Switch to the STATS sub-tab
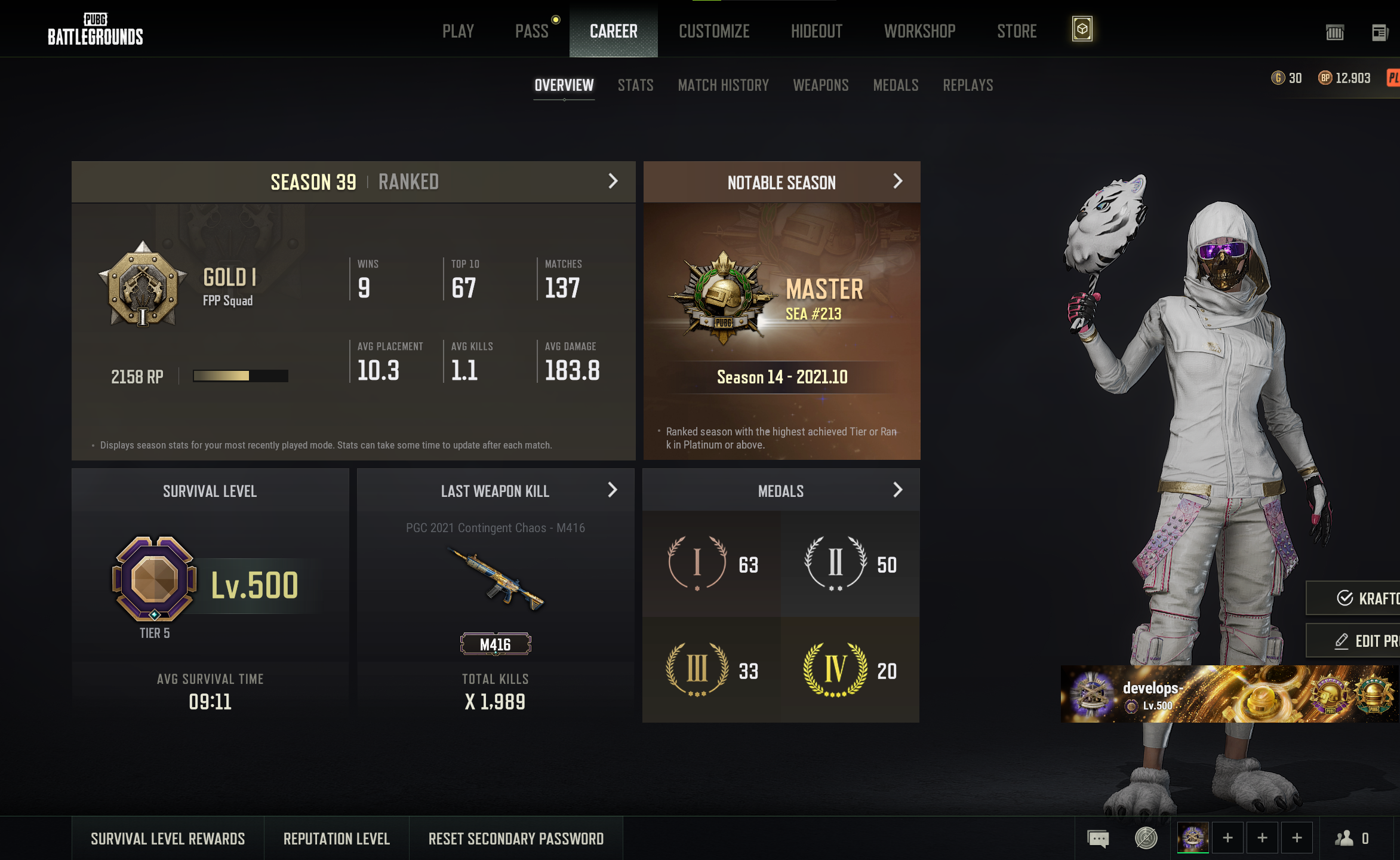This screenshot has width=1400, height=860. click(x=635, y=85)
